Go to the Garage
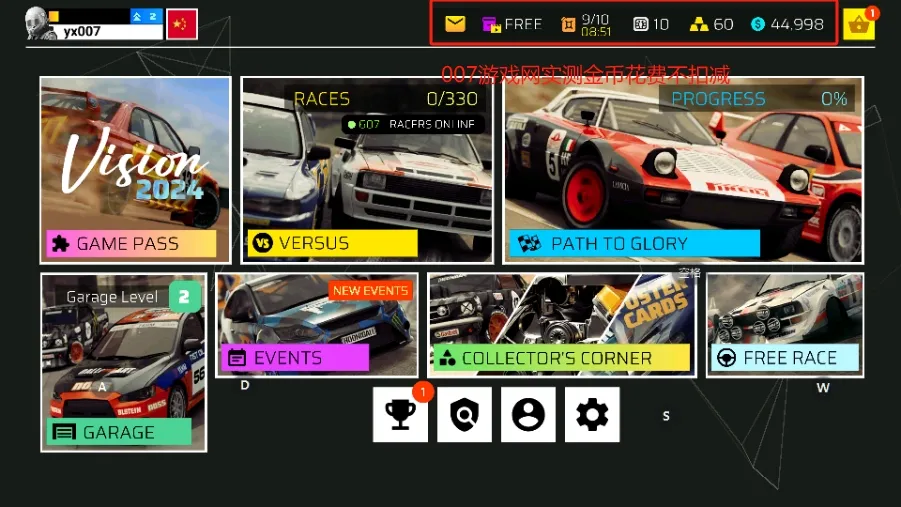Image resolution: width=901 pixels, height=507 pixels. [124, 360]
